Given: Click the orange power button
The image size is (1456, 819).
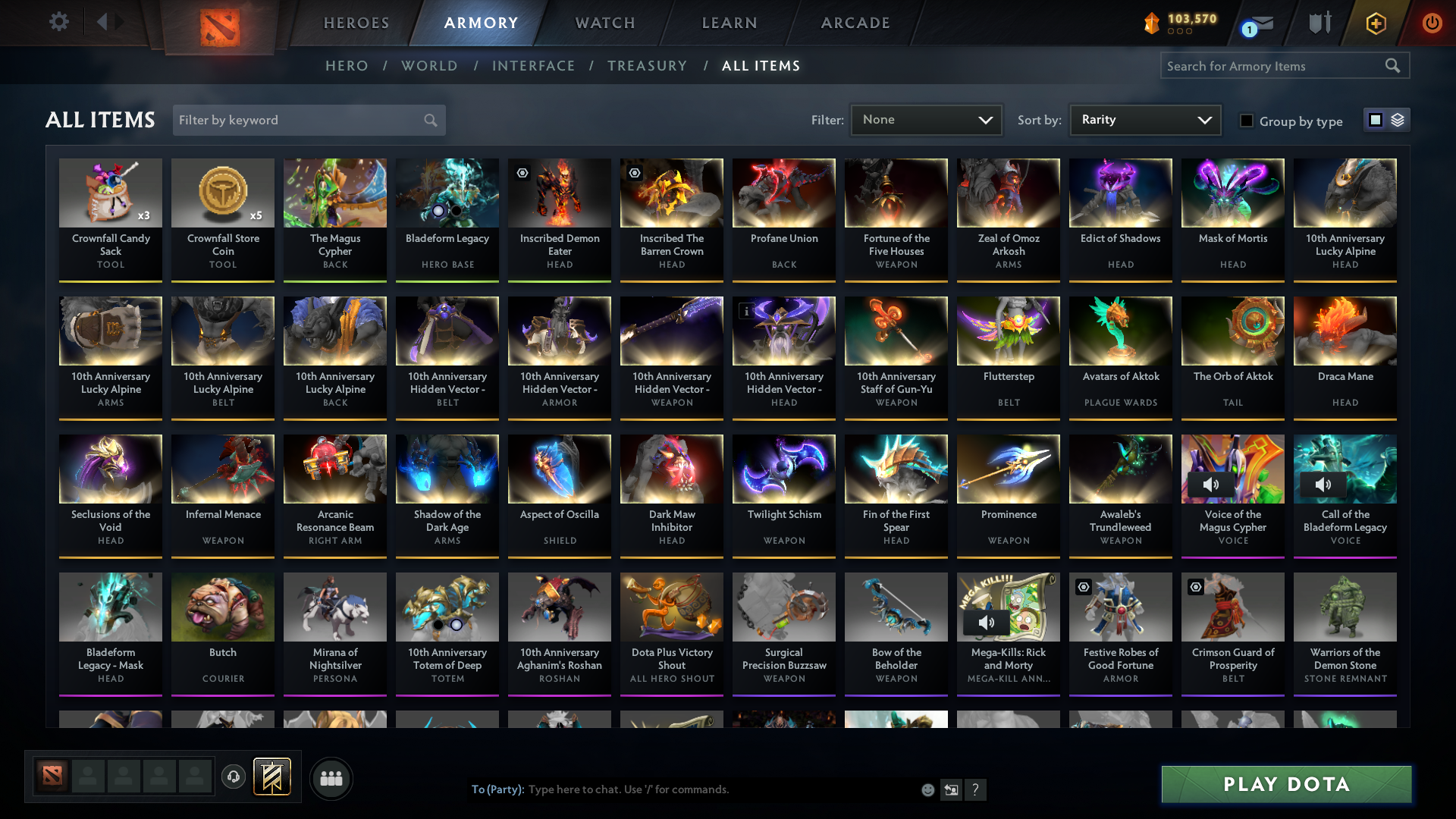Looking at the screenshot, I should tap(1432, 23).
